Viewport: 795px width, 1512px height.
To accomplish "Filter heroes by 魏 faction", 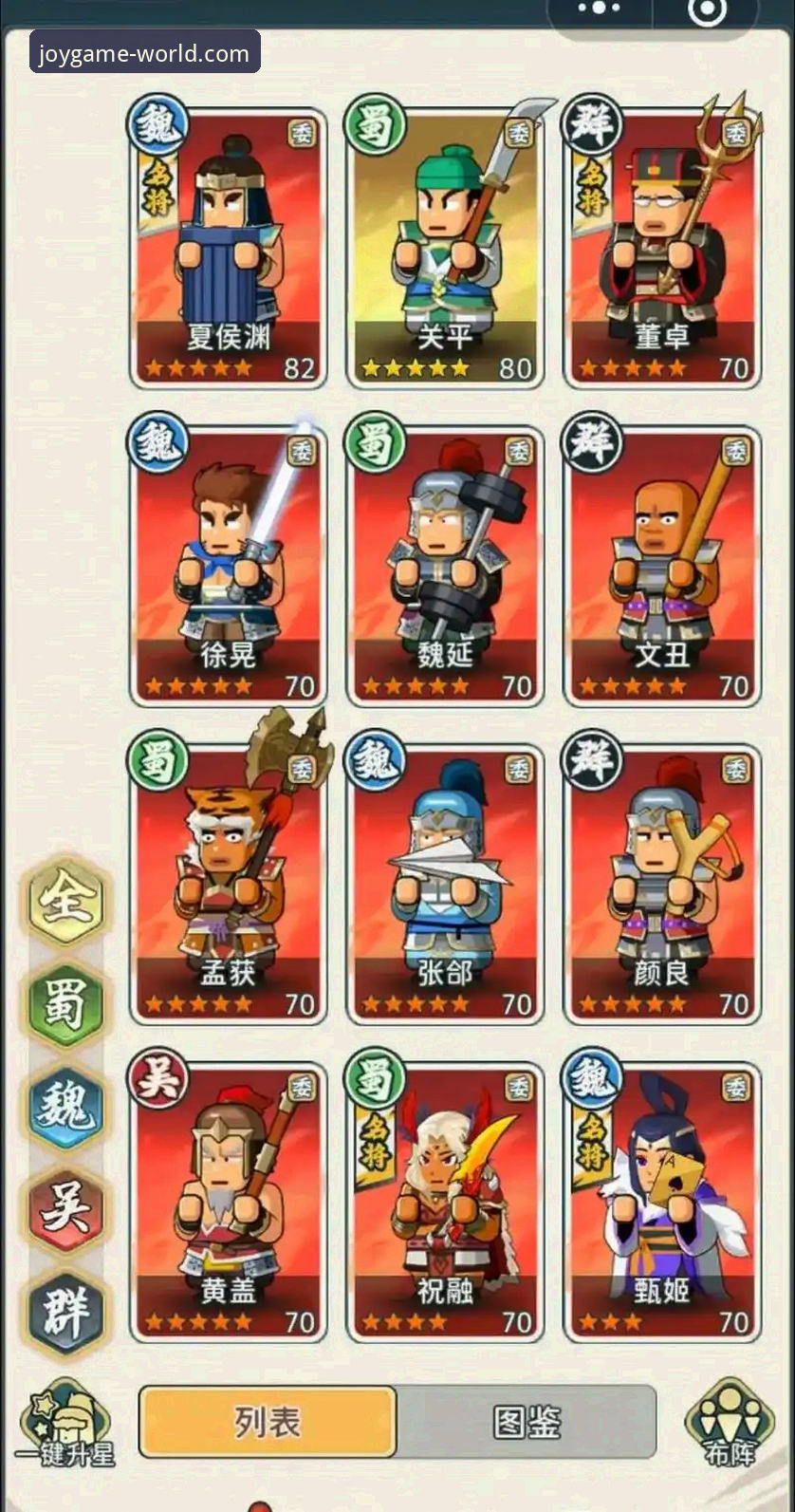I will click(x=65, y=1106).
